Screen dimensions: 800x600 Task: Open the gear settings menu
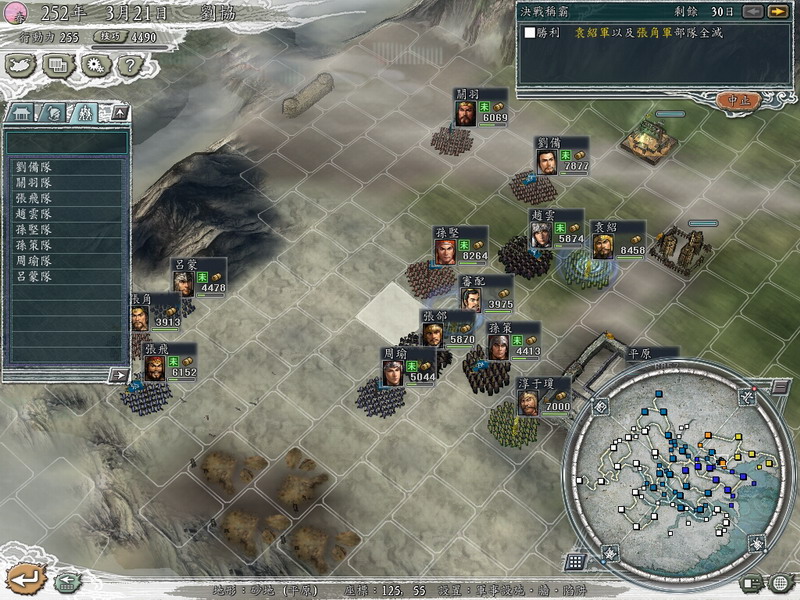click(95, 66)
